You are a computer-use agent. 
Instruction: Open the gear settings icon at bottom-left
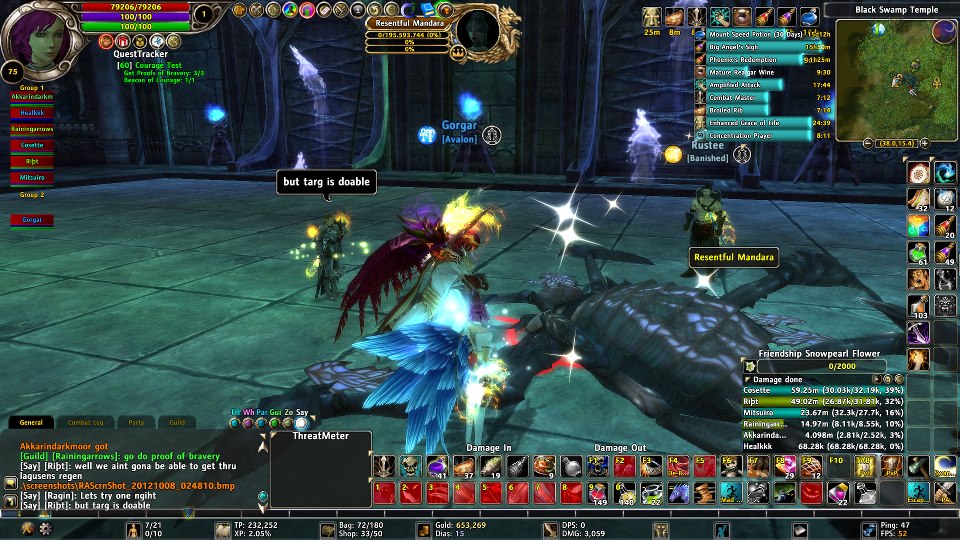45,527
